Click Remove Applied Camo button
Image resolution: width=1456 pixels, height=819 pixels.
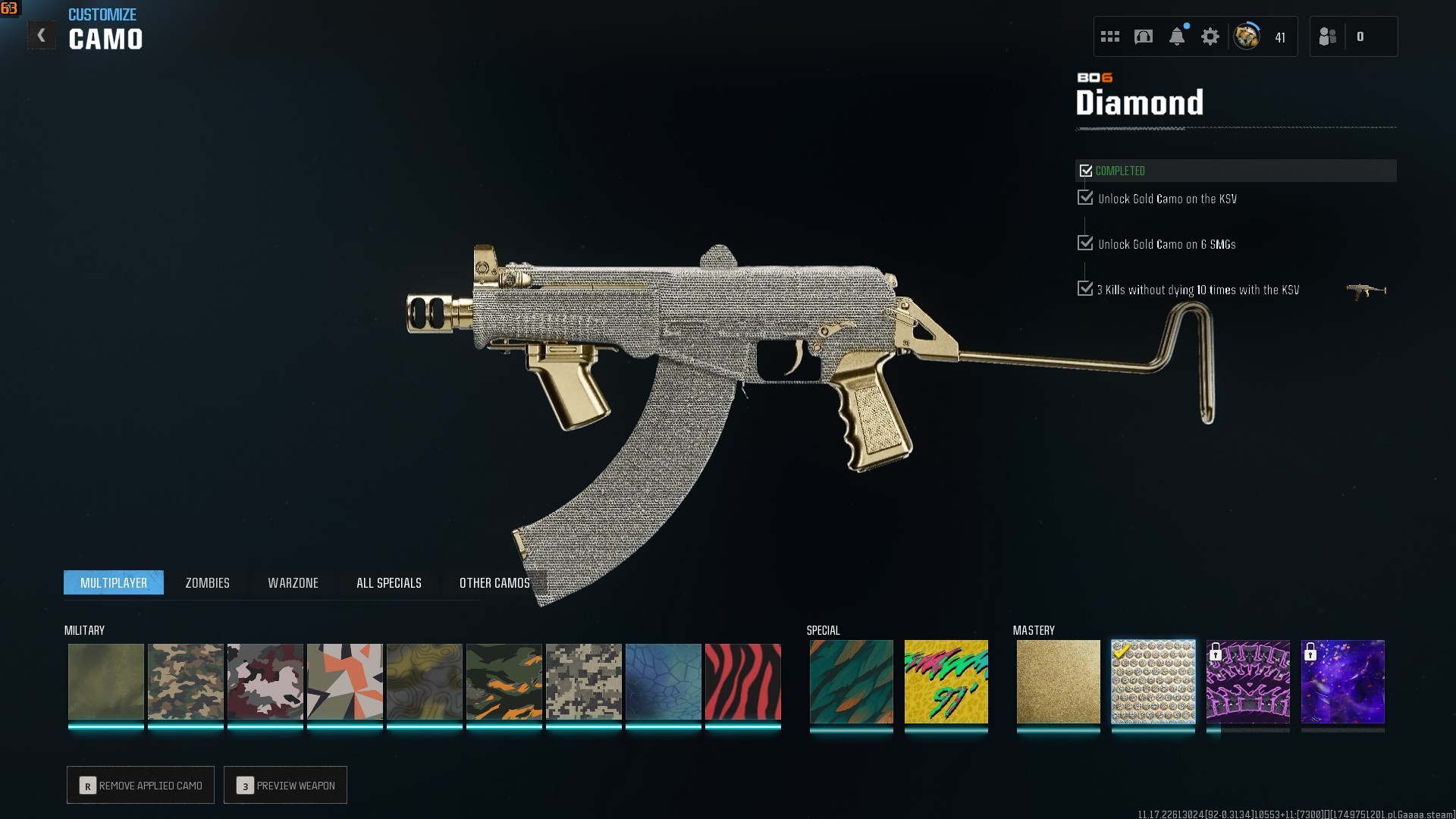[140, 785]
